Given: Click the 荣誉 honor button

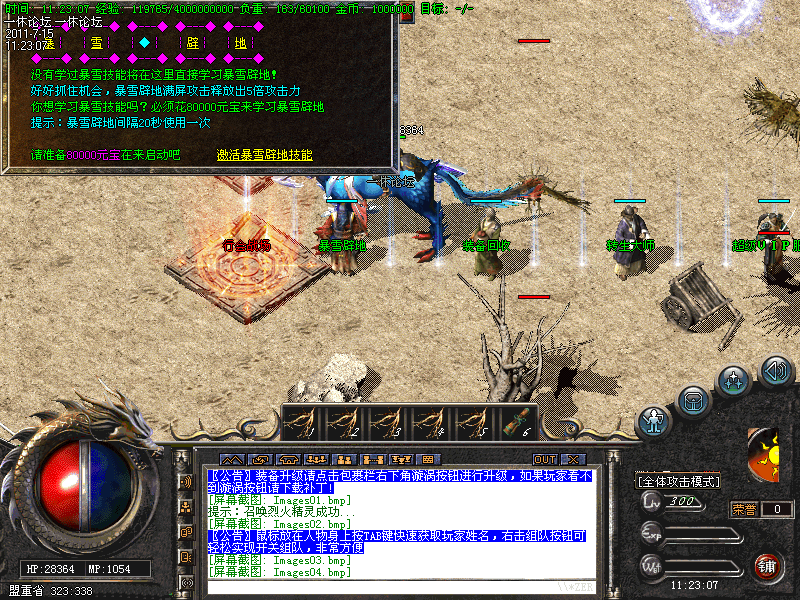Looking at the screenshot, I should [744, 509].
